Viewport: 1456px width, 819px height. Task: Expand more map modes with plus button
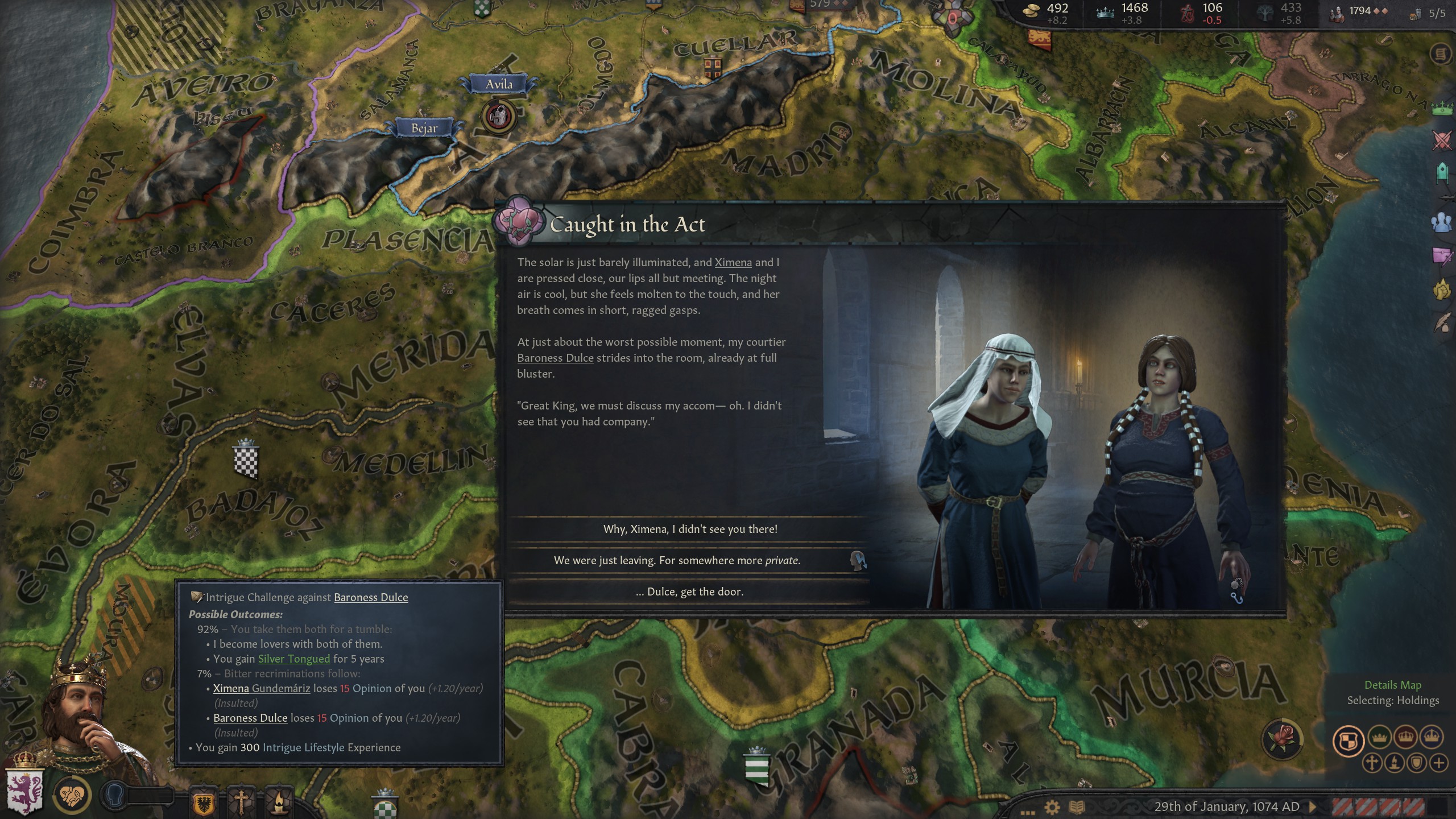[x=1439, y=763]
